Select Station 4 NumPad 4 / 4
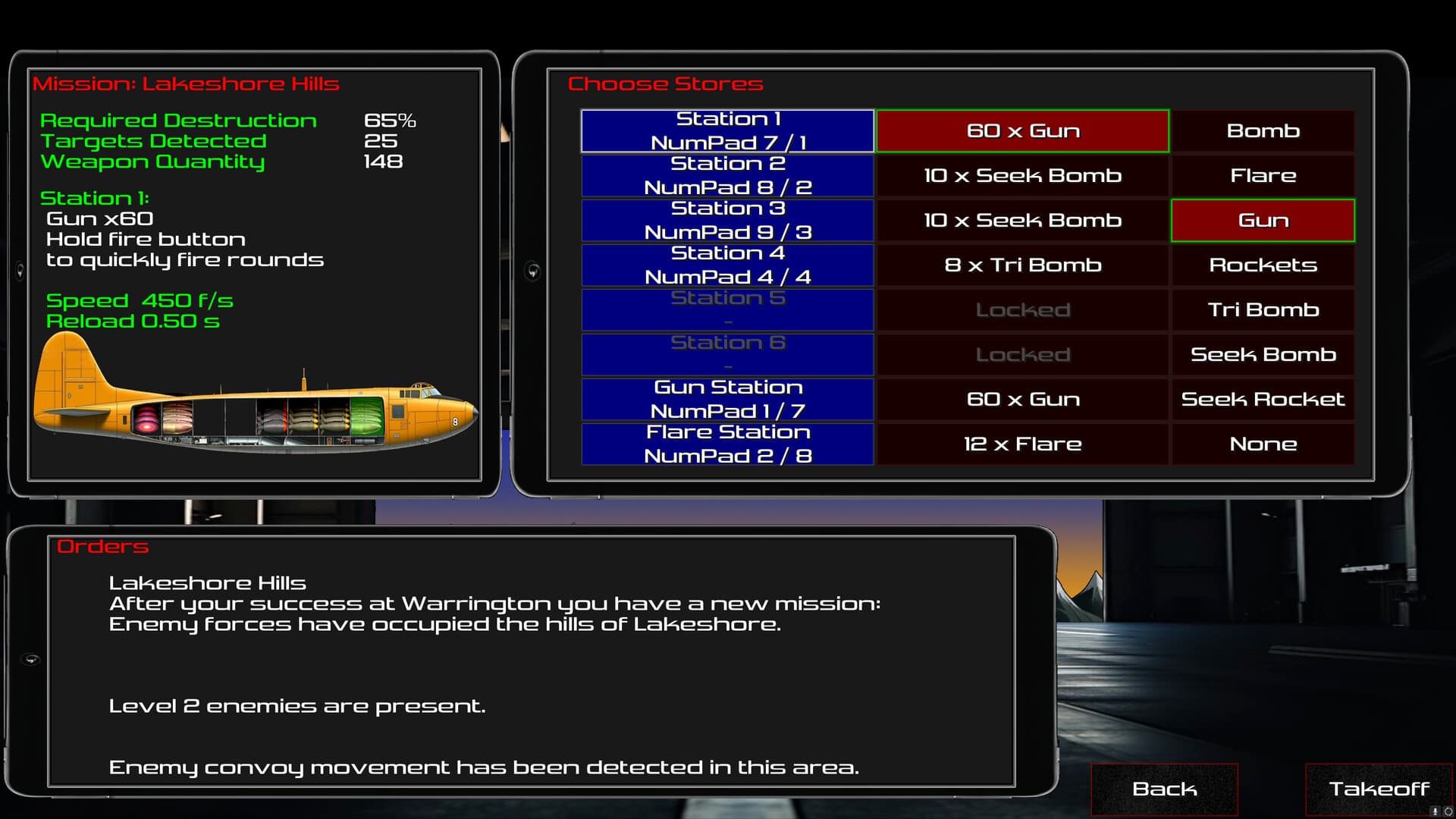The height and width of the screenshot is (819, 1456). pyautogui.click(x=726, y=265)
